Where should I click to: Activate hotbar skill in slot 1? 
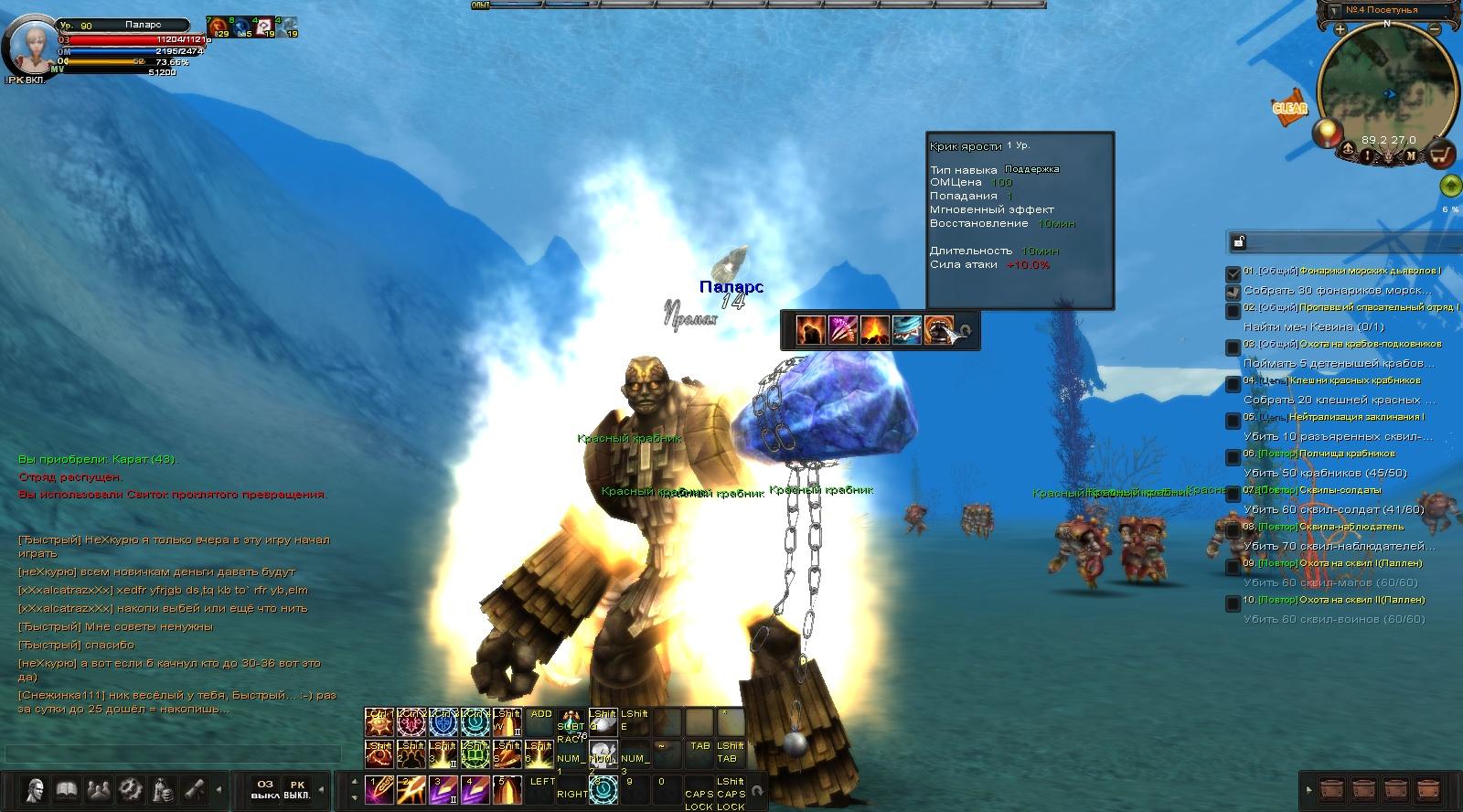378,789
